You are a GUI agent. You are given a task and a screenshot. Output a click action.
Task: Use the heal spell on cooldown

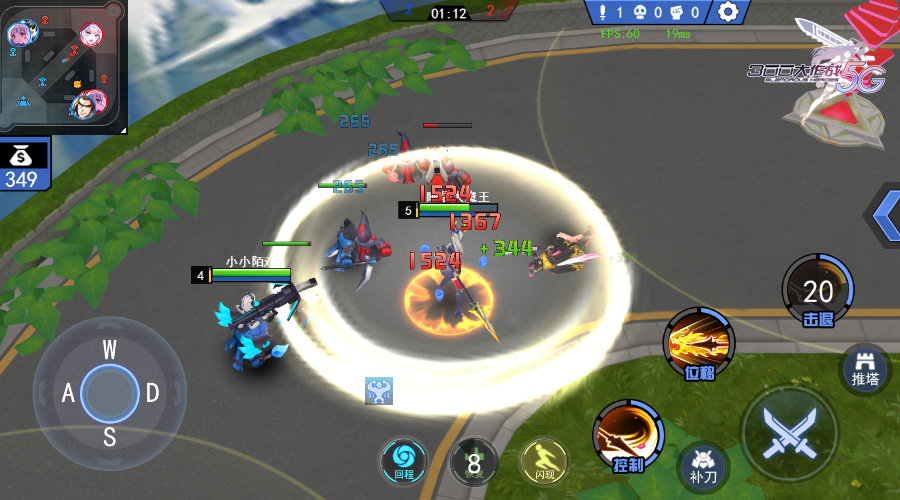pos(474,462)
